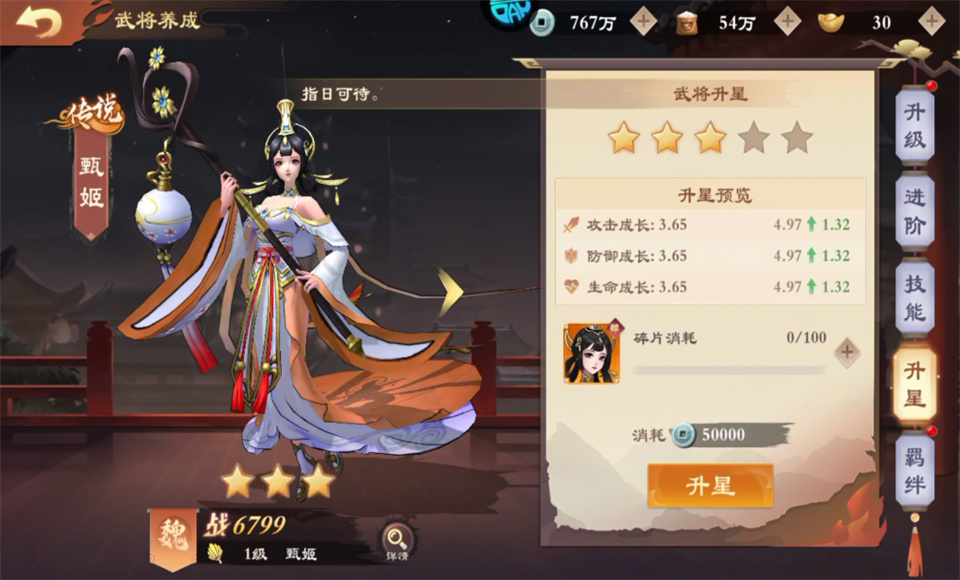Add hero fragments with the plus button
The height and width of the screenshot is (580, 960).
click(x=847, y=352)
